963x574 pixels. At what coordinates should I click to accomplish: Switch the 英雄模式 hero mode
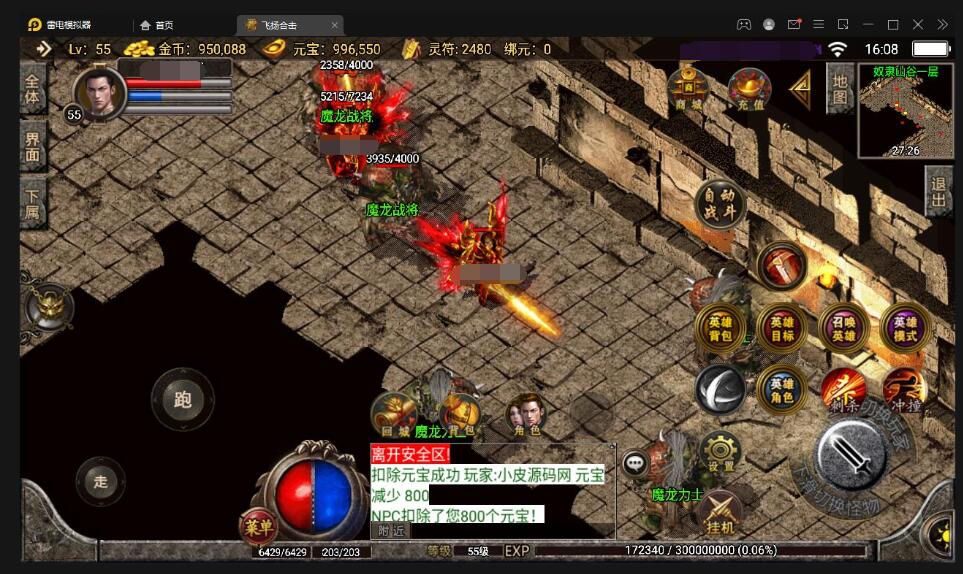(905, 328)
